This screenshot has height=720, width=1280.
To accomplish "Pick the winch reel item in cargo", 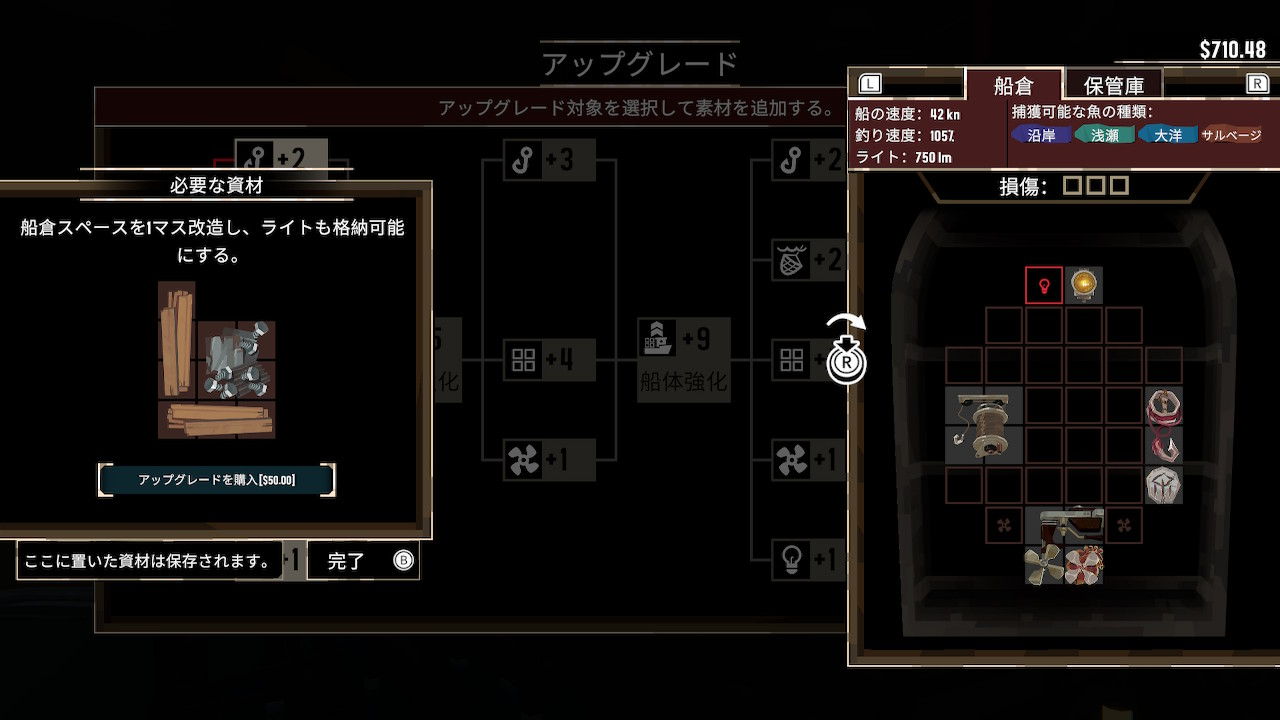I will 984,425.
